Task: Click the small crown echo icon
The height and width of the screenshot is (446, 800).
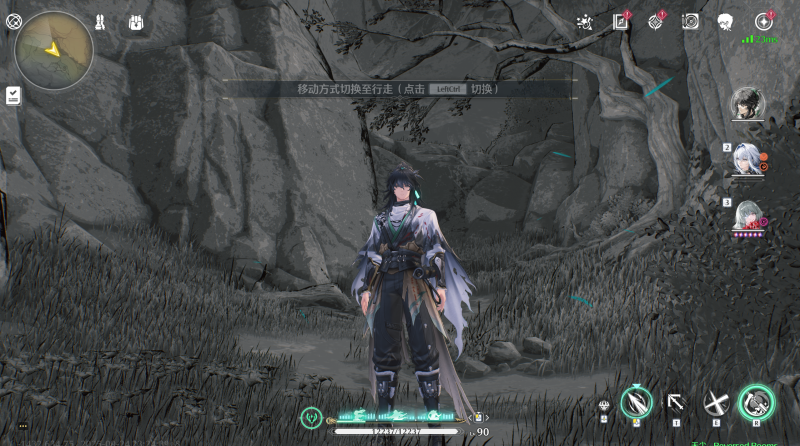Action: [604, 406]
